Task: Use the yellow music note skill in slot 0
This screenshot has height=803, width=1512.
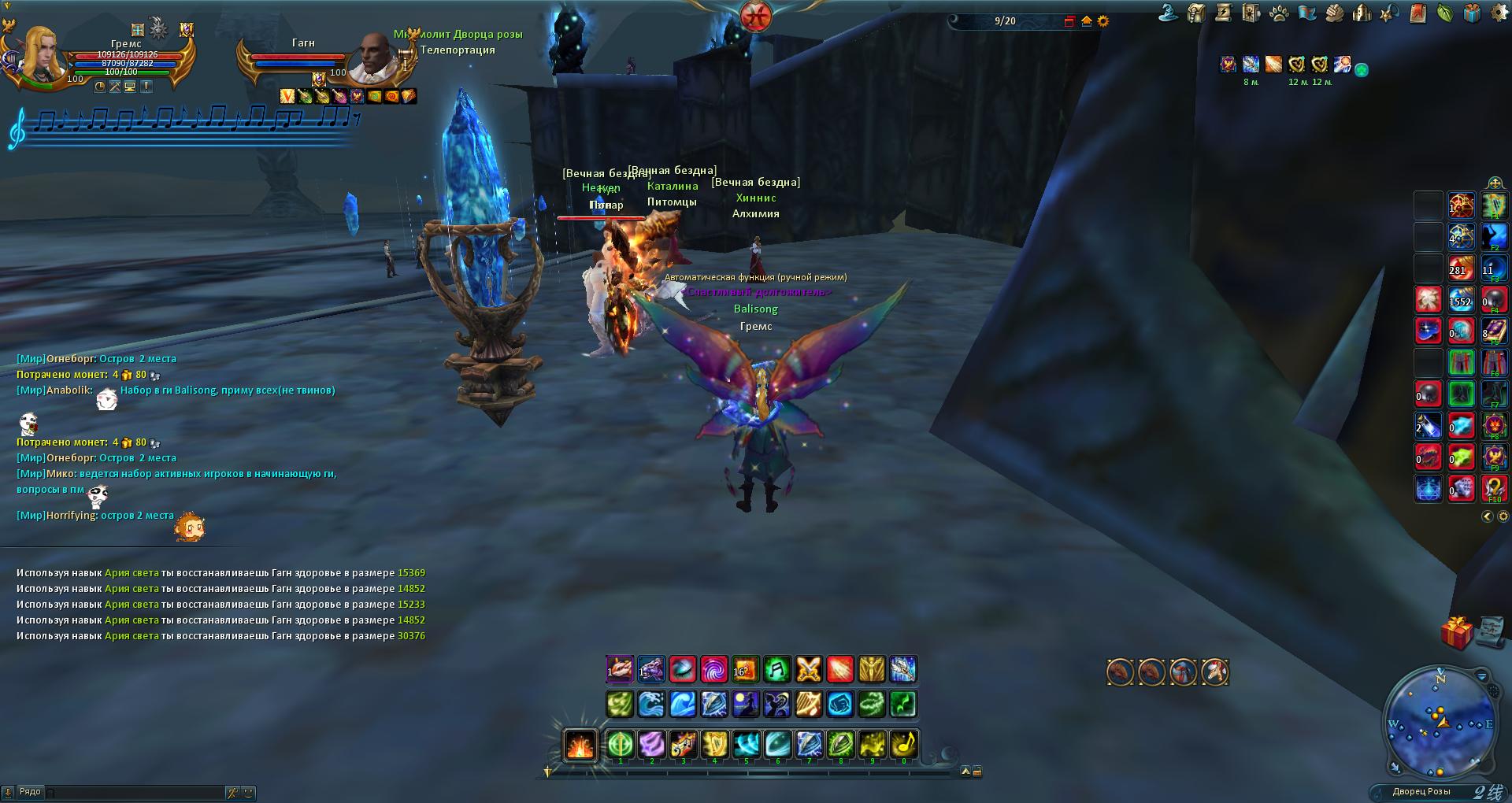Action: coord(903,744)
